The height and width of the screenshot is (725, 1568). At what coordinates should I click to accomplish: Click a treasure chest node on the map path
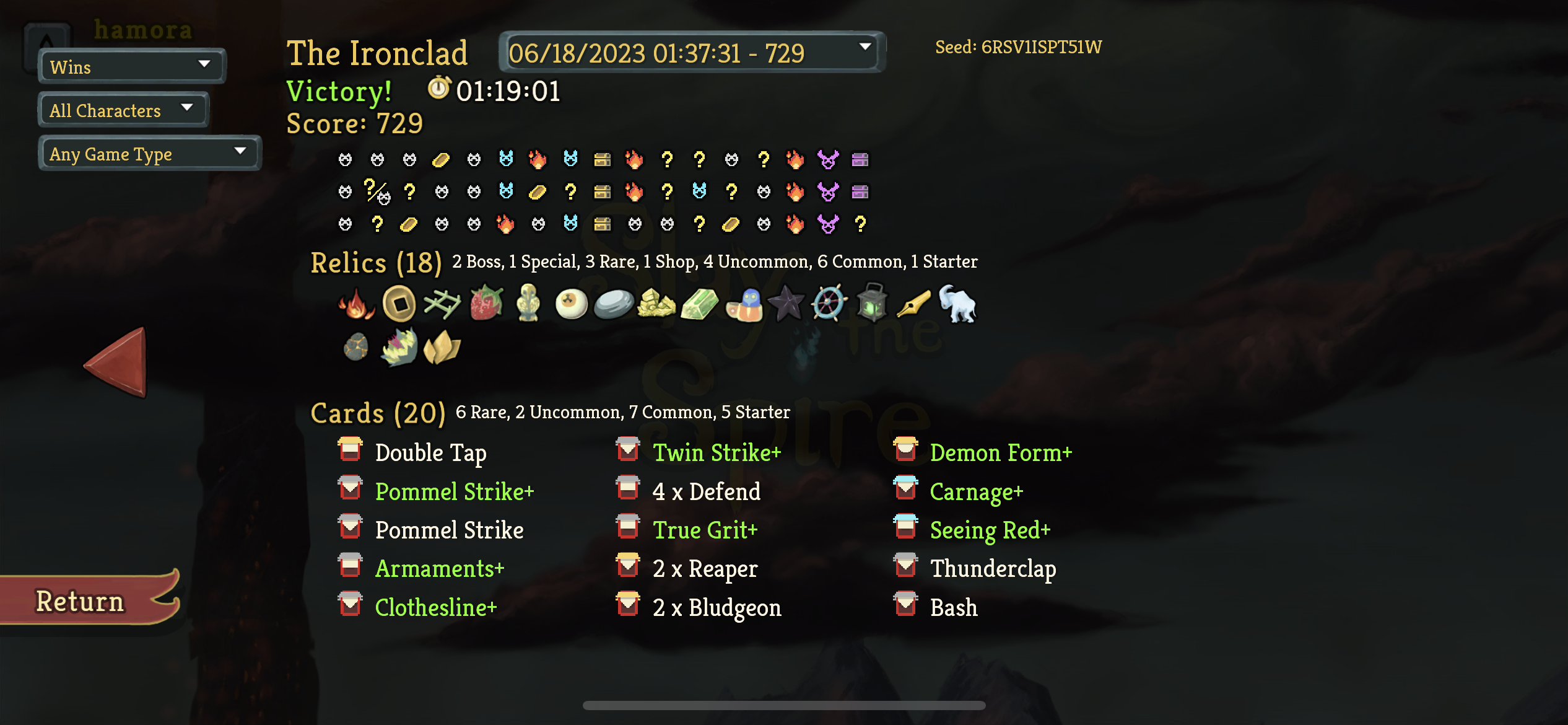604,160
